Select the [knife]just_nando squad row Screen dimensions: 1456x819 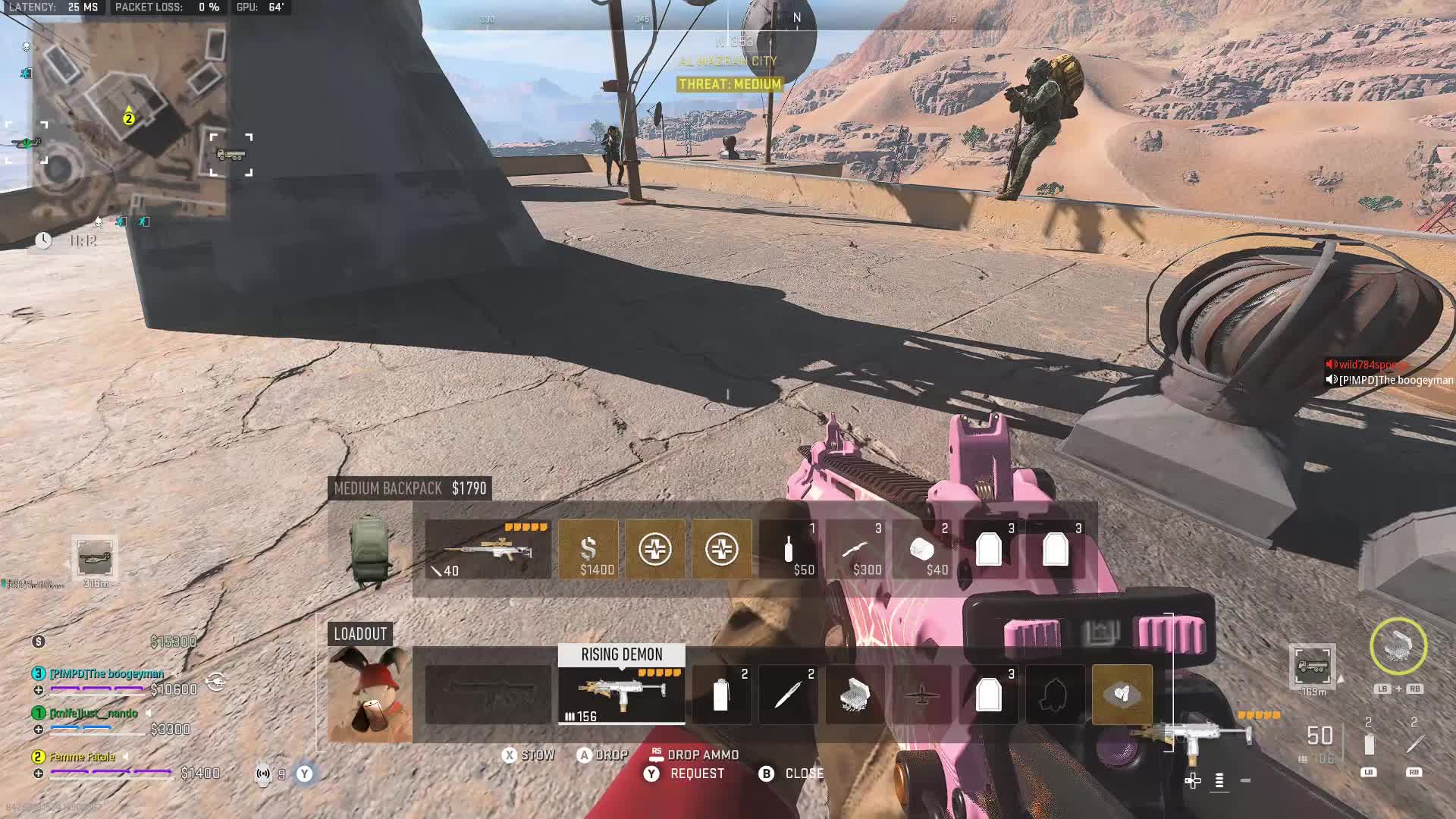[x=94, y=714]
